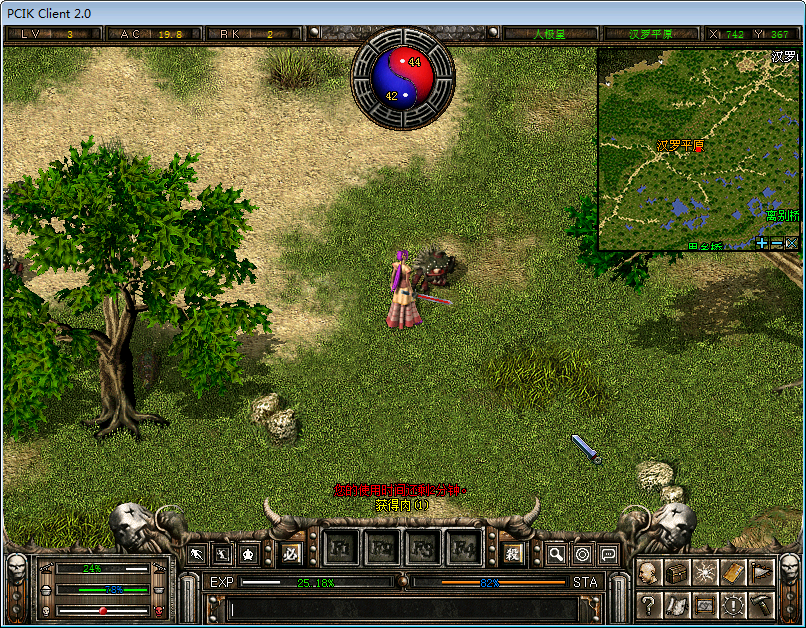The image size is (806, 628).
Task: Open the yellow book icon
Action: click(733, 573)
